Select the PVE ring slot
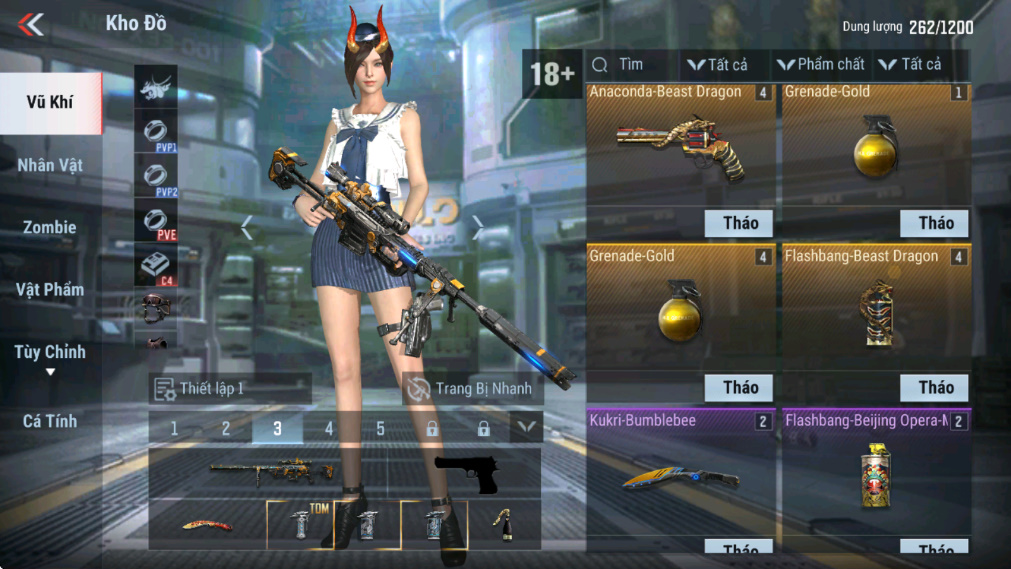1011x569 pixels. (156, 222)
